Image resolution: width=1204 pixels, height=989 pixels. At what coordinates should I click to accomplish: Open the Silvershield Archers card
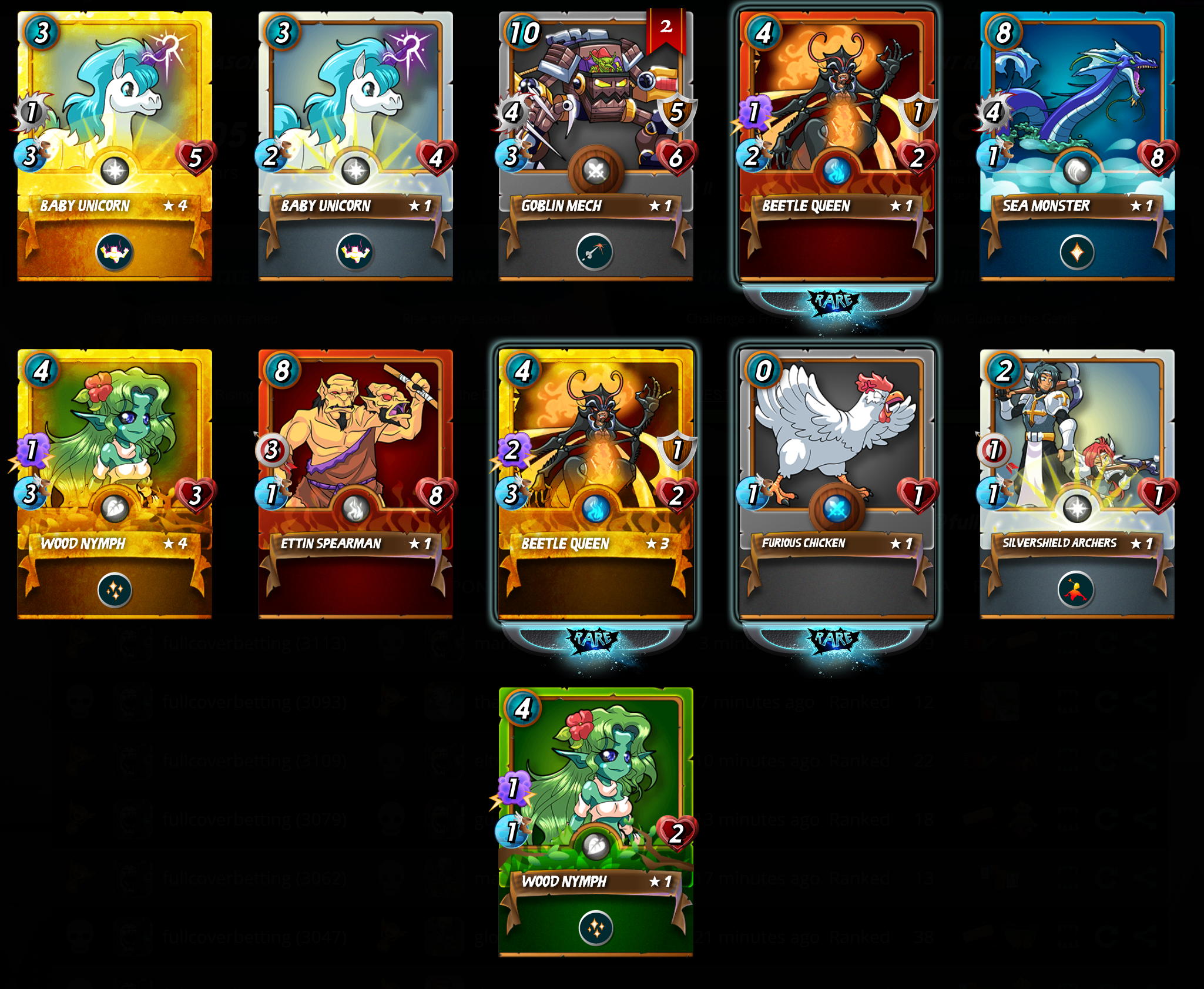[1077, 484]
